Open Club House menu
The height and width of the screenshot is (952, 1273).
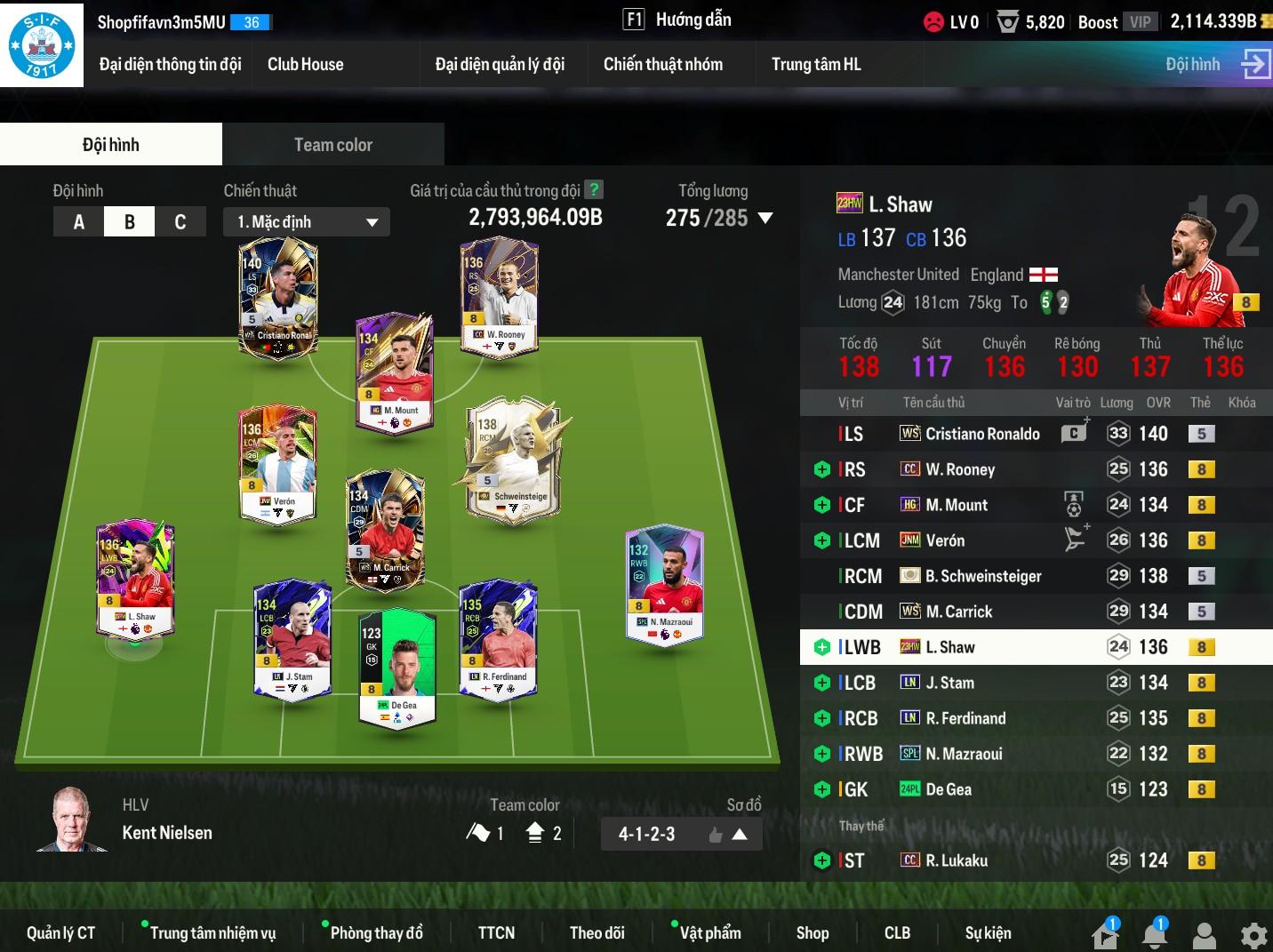point(305,64)
